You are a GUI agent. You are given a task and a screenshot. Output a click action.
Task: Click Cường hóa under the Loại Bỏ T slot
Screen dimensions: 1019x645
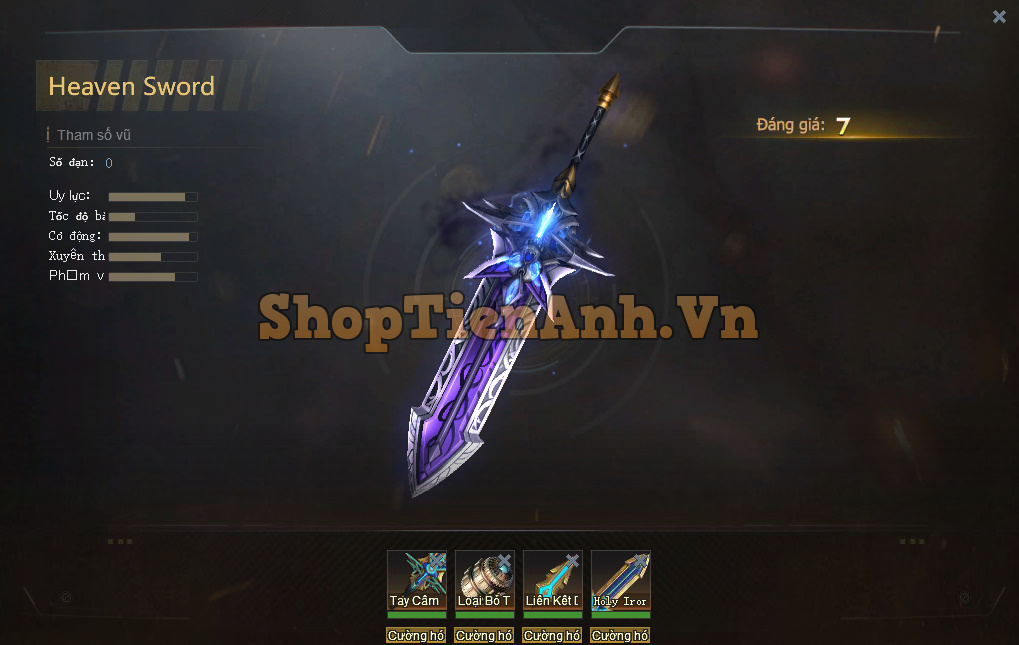pyautogui.click(x=484, y=635)
